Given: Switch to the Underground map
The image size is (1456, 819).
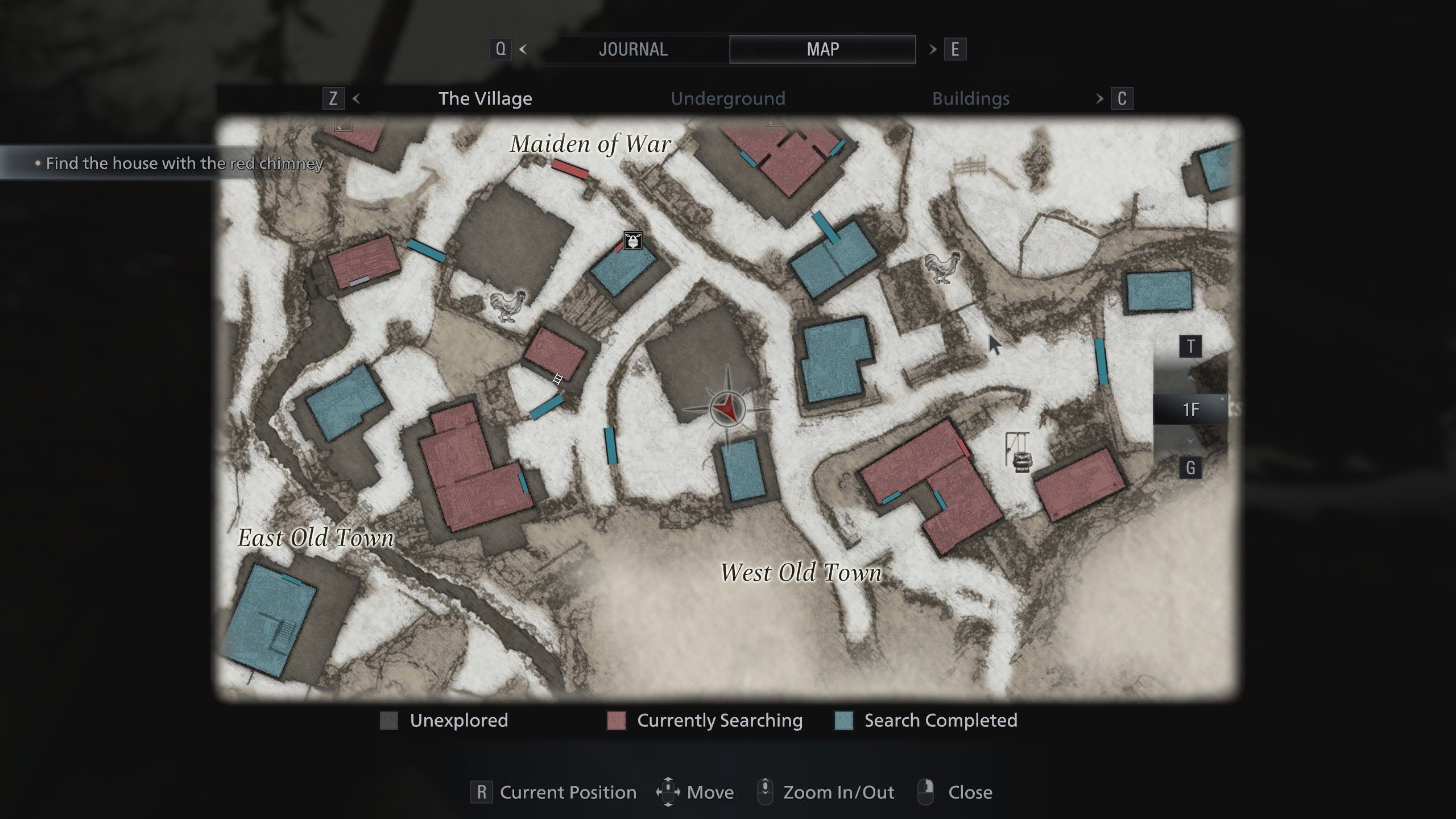Looking at the screenshot, I should pyautogui.click(x=727, y=98).
